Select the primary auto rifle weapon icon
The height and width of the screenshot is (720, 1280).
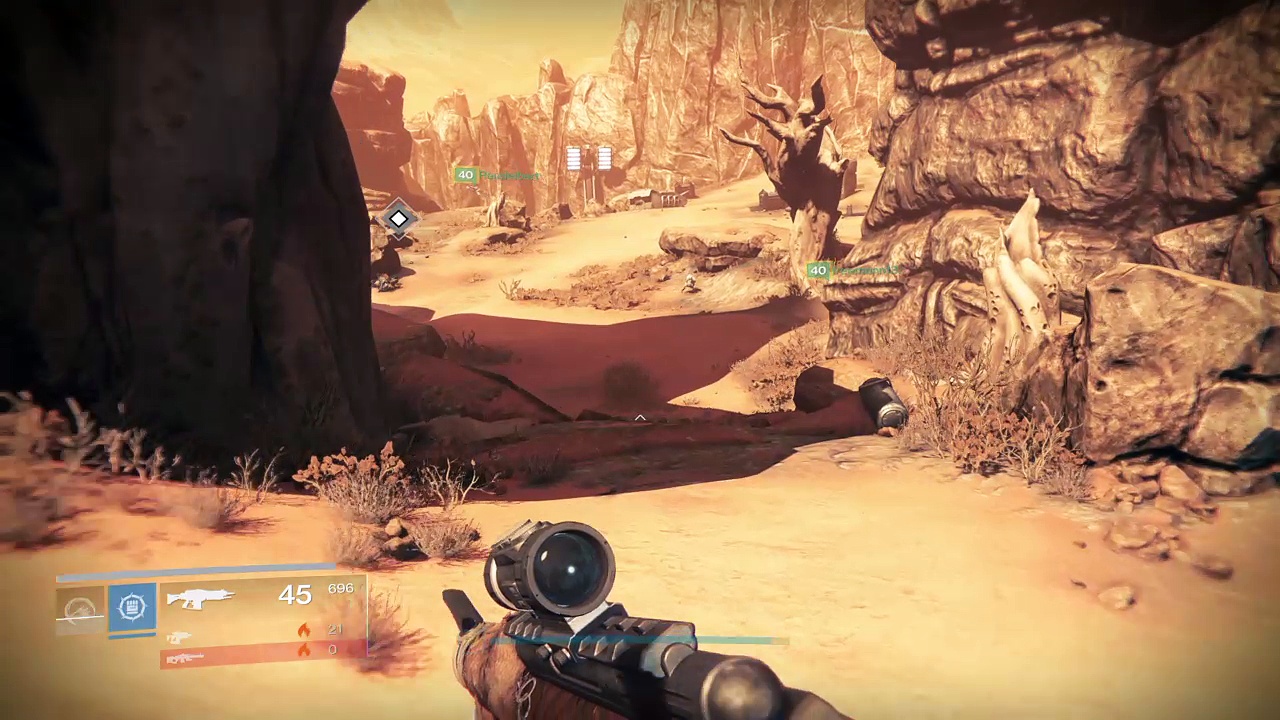tap(200, 598)
